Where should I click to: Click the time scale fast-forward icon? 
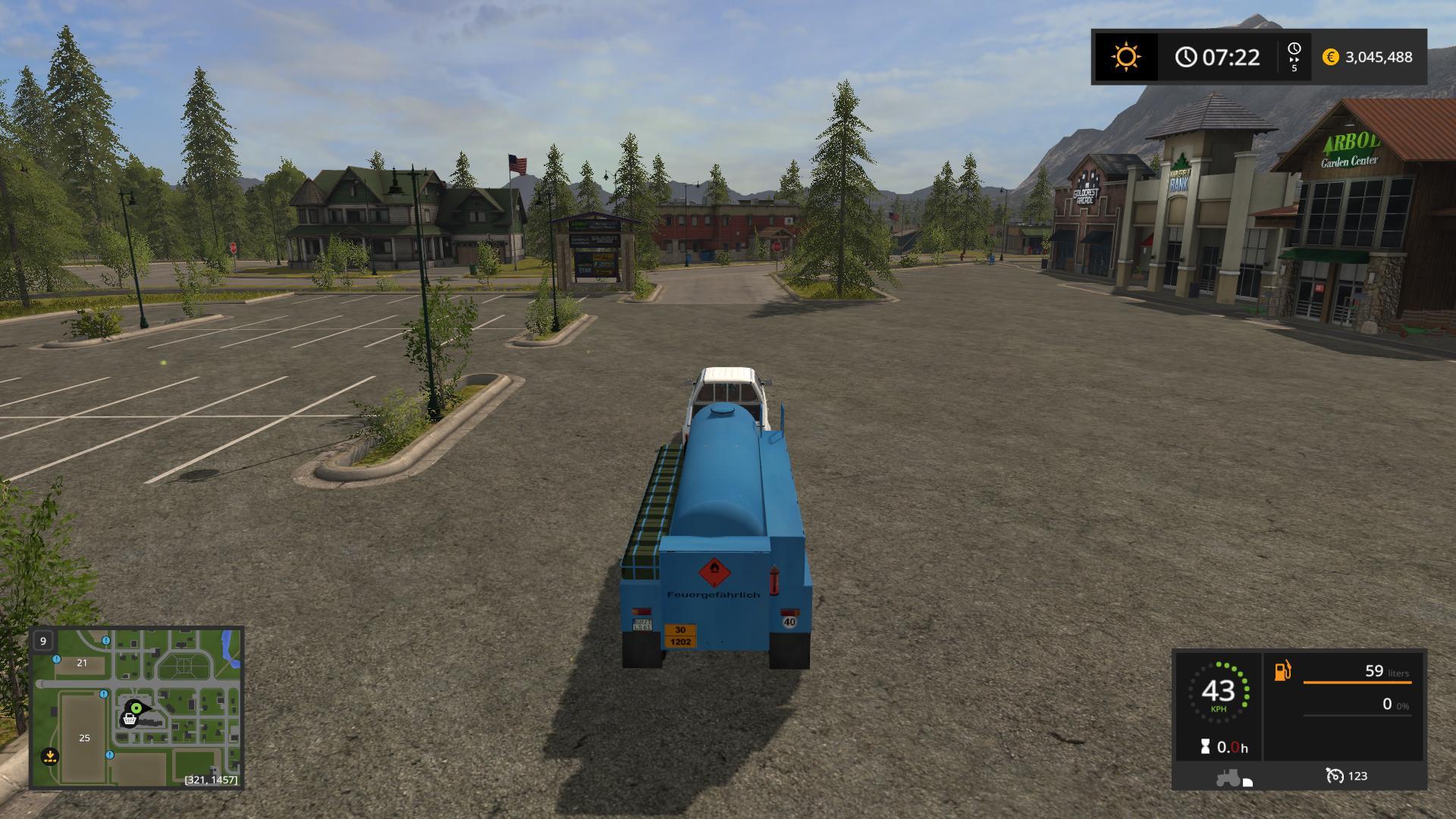[x=1294, y=57]
